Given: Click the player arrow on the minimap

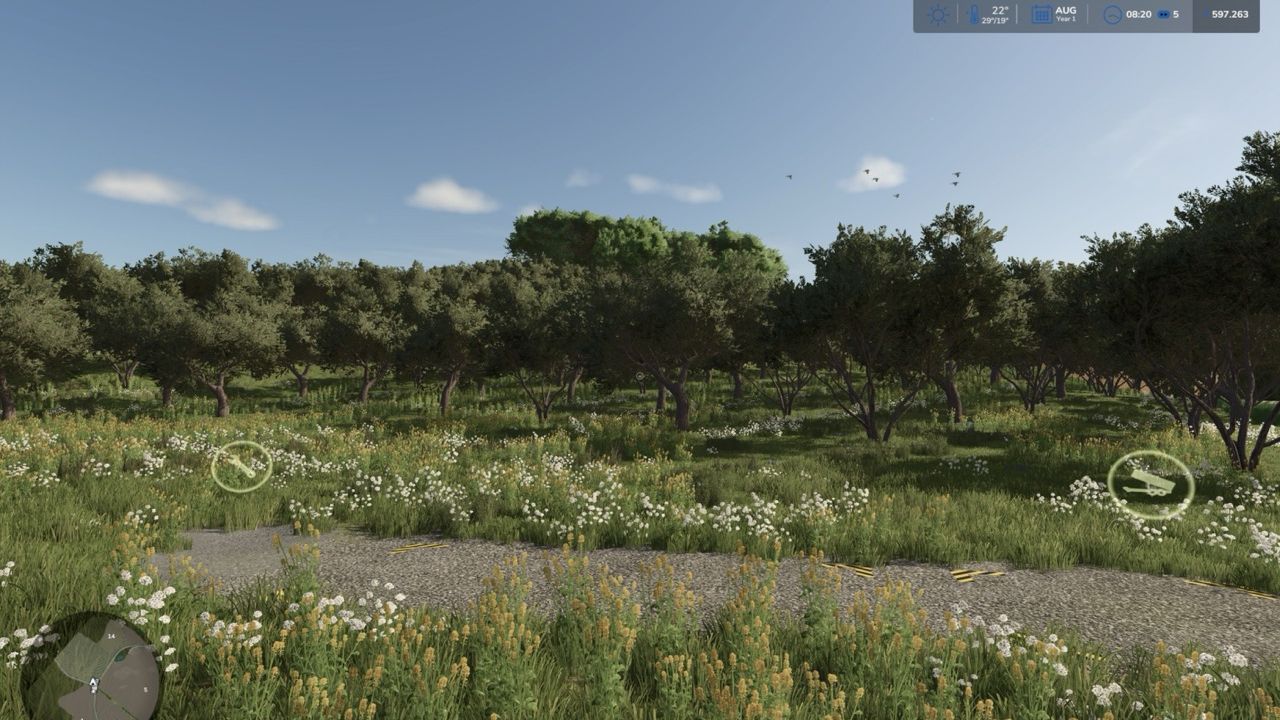Looking at the screenshot, I should pos(93,683).
